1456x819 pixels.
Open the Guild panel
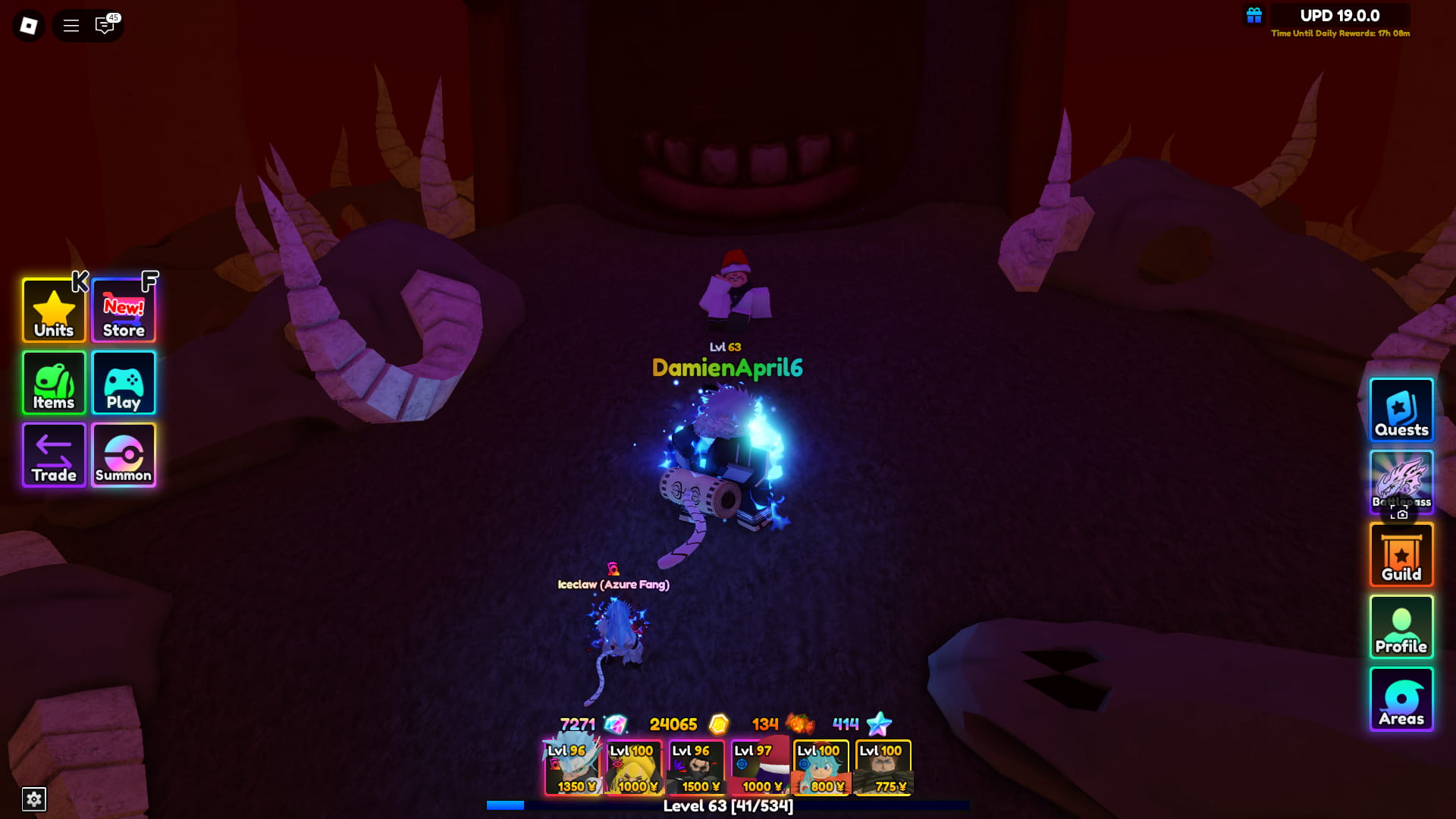[x=1401, y=554]
